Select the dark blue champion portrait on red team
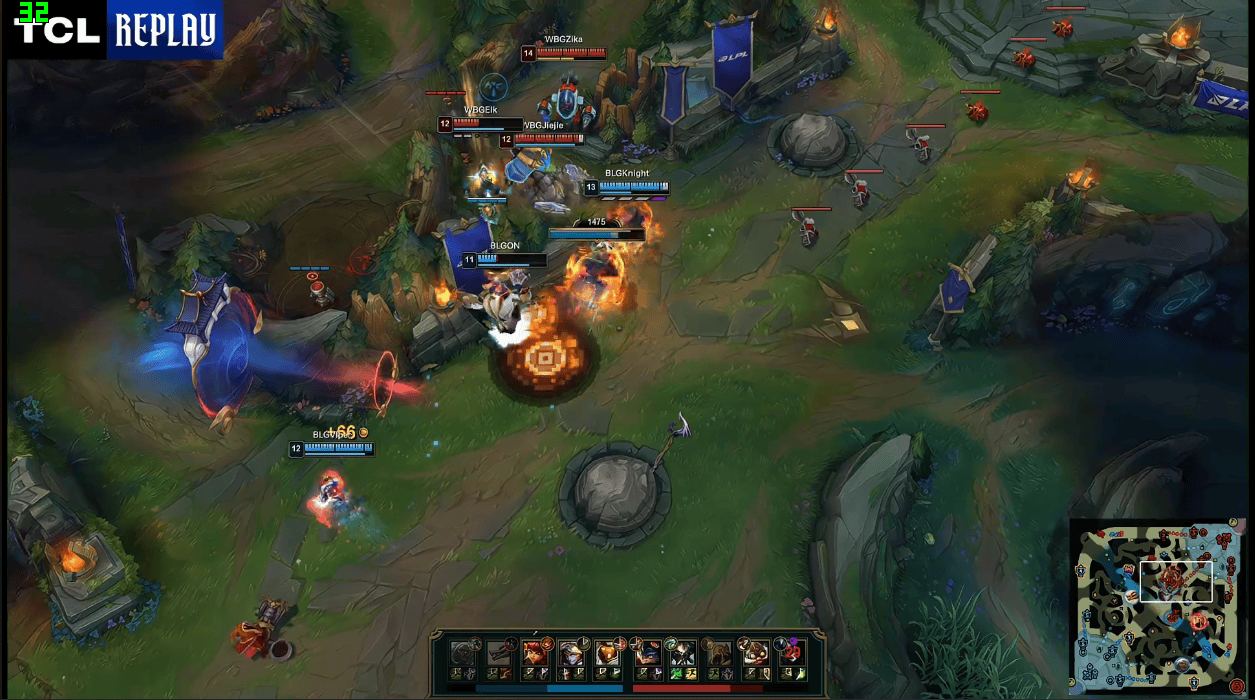 648,653
